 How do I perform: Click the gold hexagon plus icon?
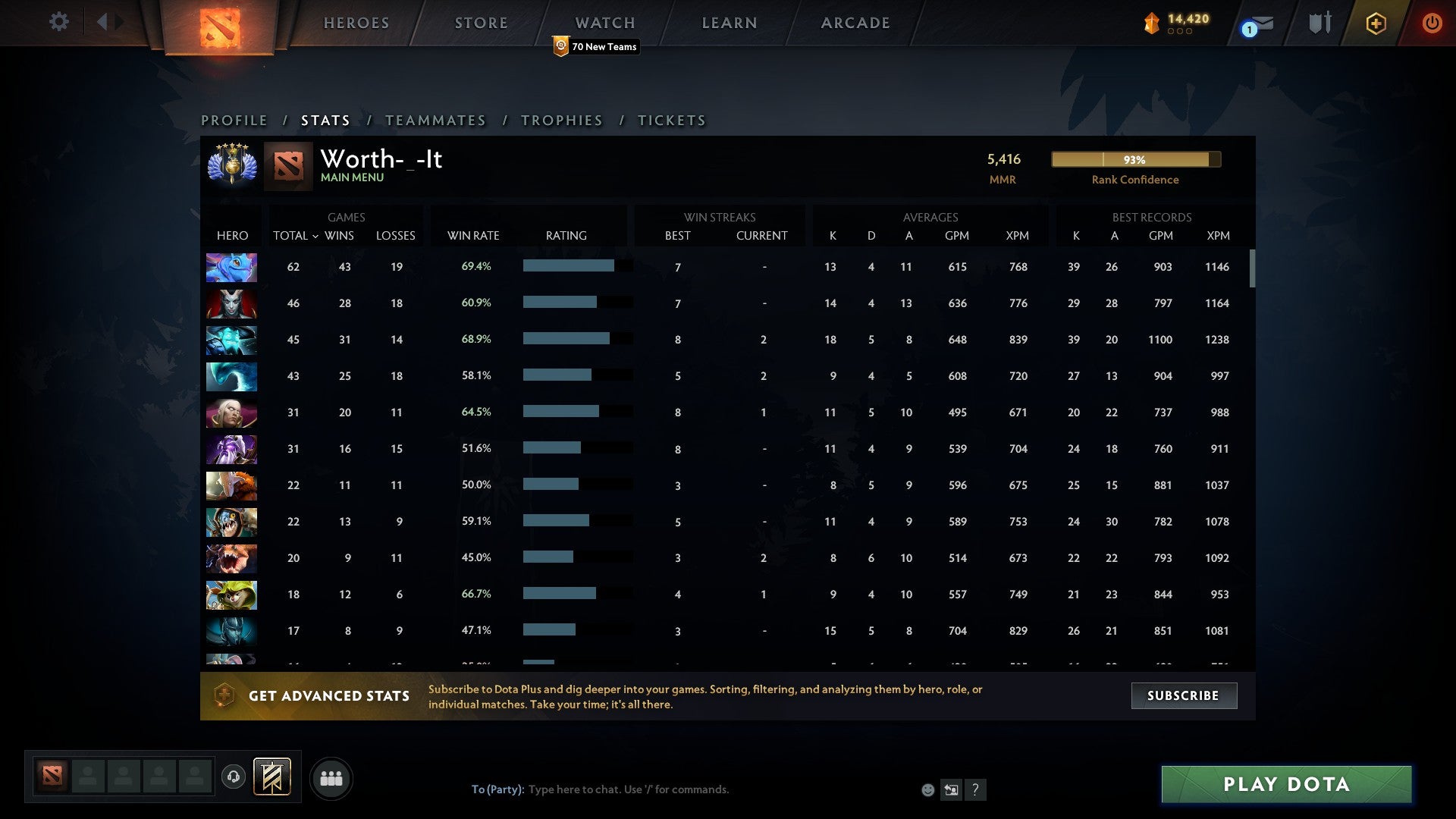tap(1376, 23)
